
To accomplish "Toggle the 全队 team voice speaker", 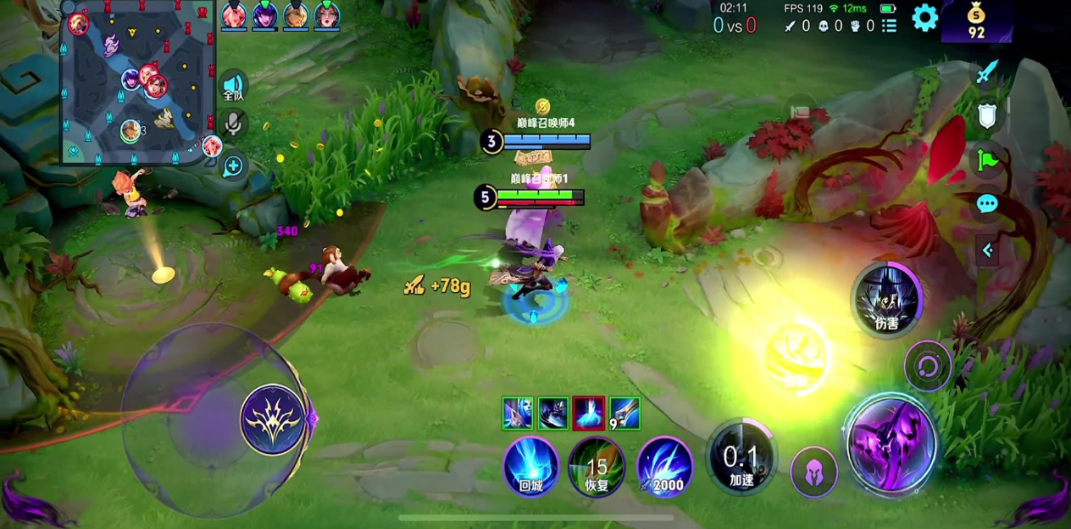I will [x=233, y=85].
